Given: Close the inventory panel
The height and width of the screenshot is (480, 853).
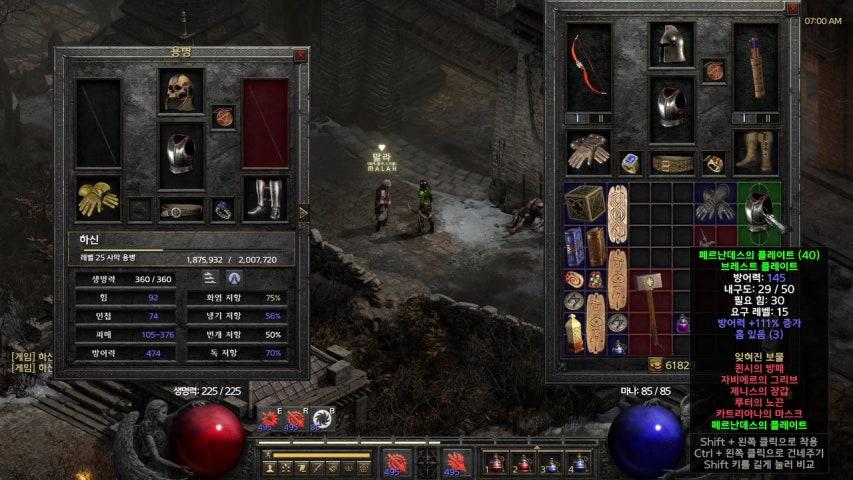Looking at the screenshot, I should pyautogui.click(x=793, y=9).
